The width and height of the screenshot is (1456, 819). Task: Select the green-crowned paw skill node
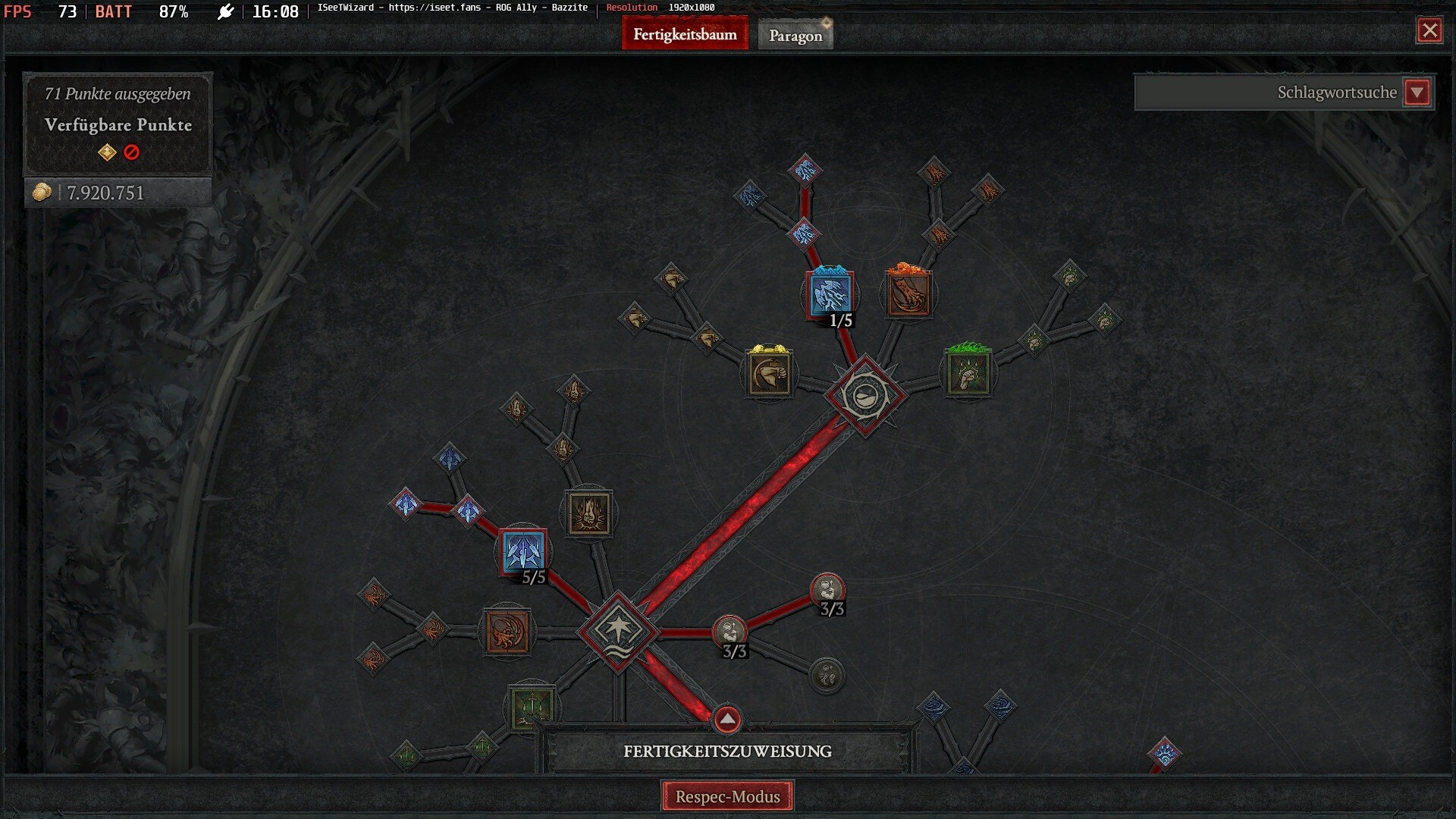[x=968, y=373]
